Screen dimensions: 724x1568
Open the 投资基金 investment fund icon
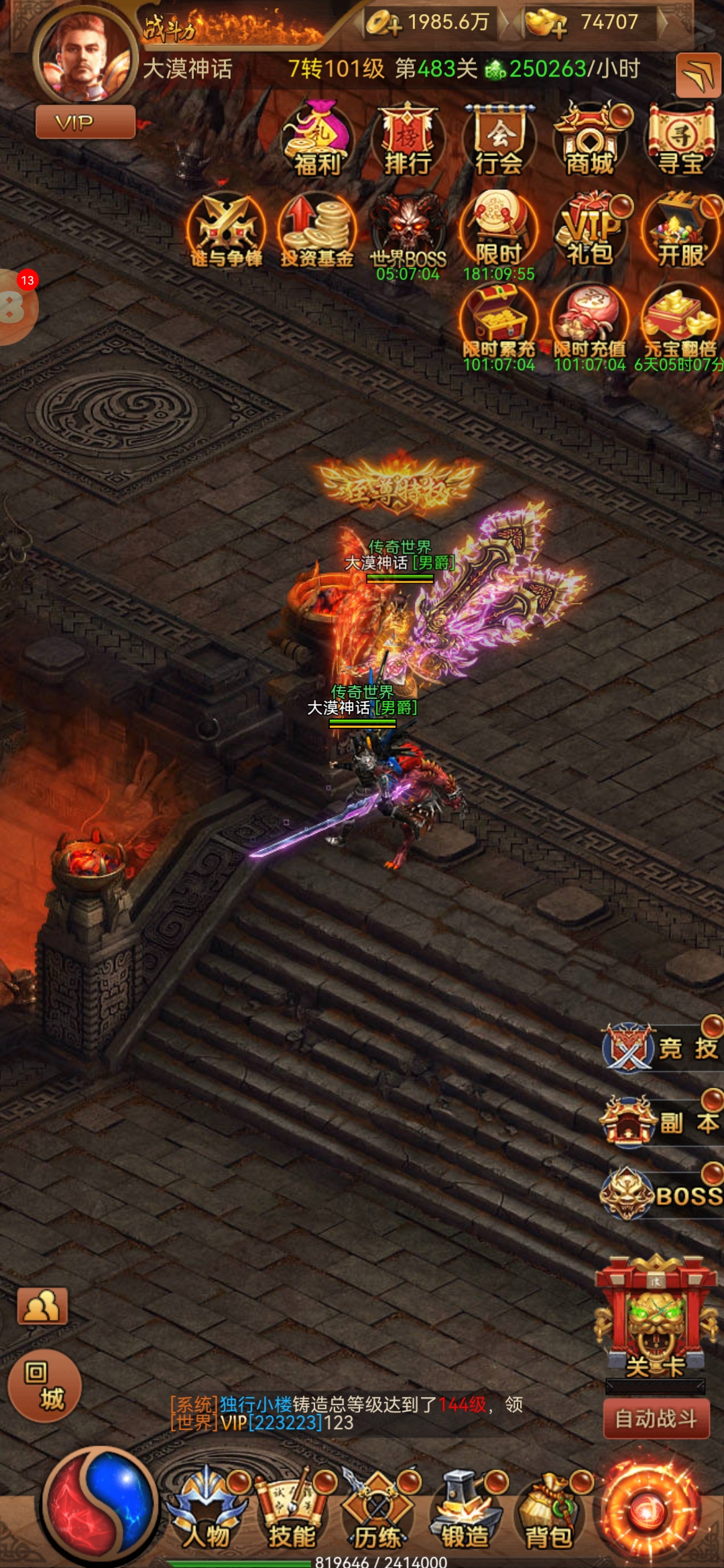(317, 230)
